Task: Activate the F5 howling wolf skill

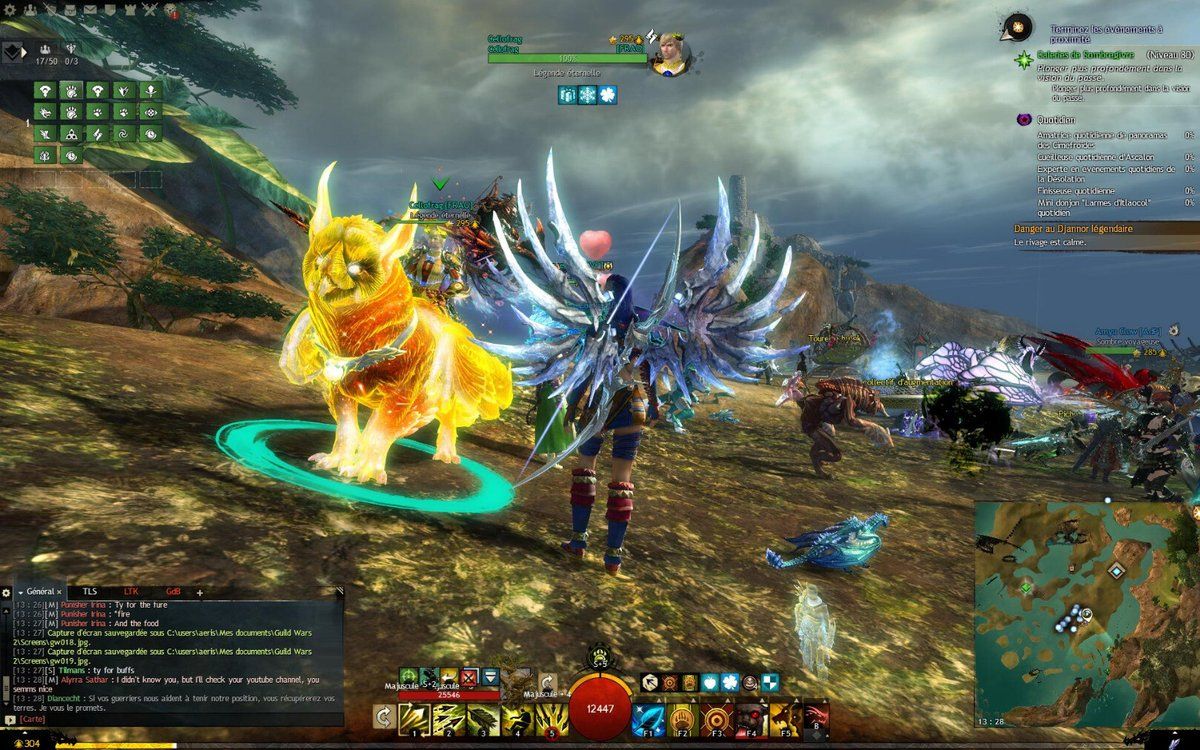Action: 784,718
